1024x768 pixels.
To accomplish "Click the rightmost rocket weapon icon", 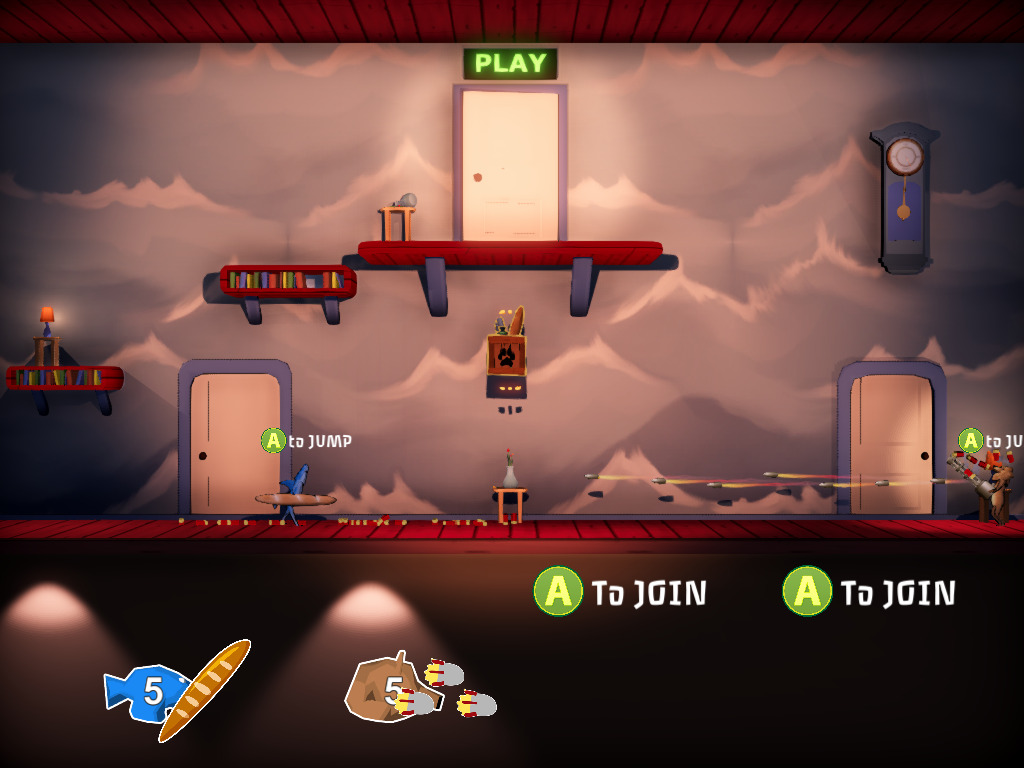I will click(x=478, y=705).
